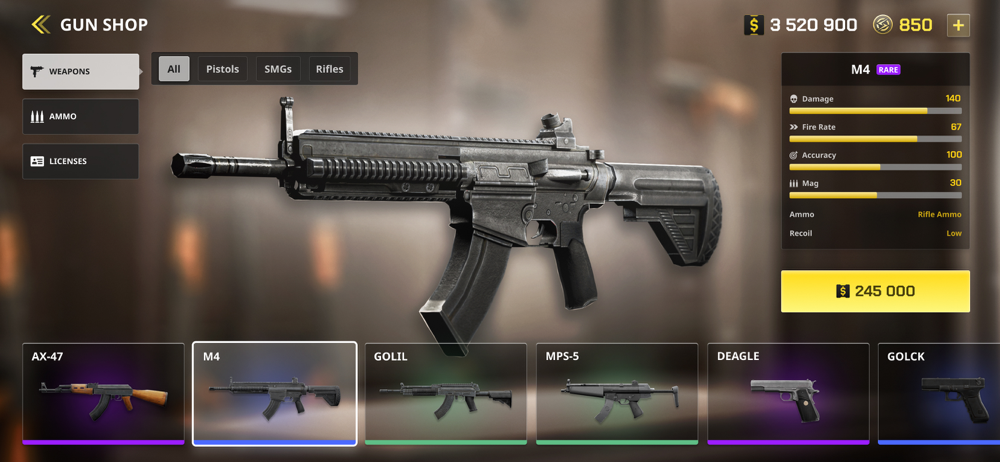The width and height of the screenshot is (1000, 462).
Task: Switch to the Rifles tab
Action: point(329,69)
